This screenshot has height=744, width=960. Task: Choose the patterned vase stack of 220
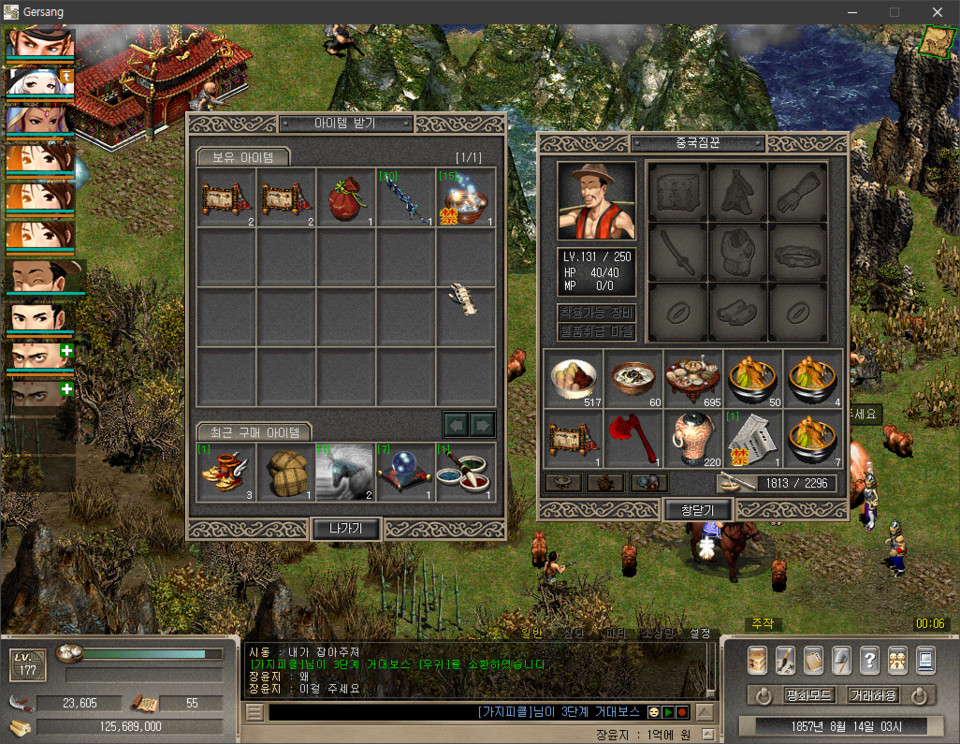click(694, 438)
